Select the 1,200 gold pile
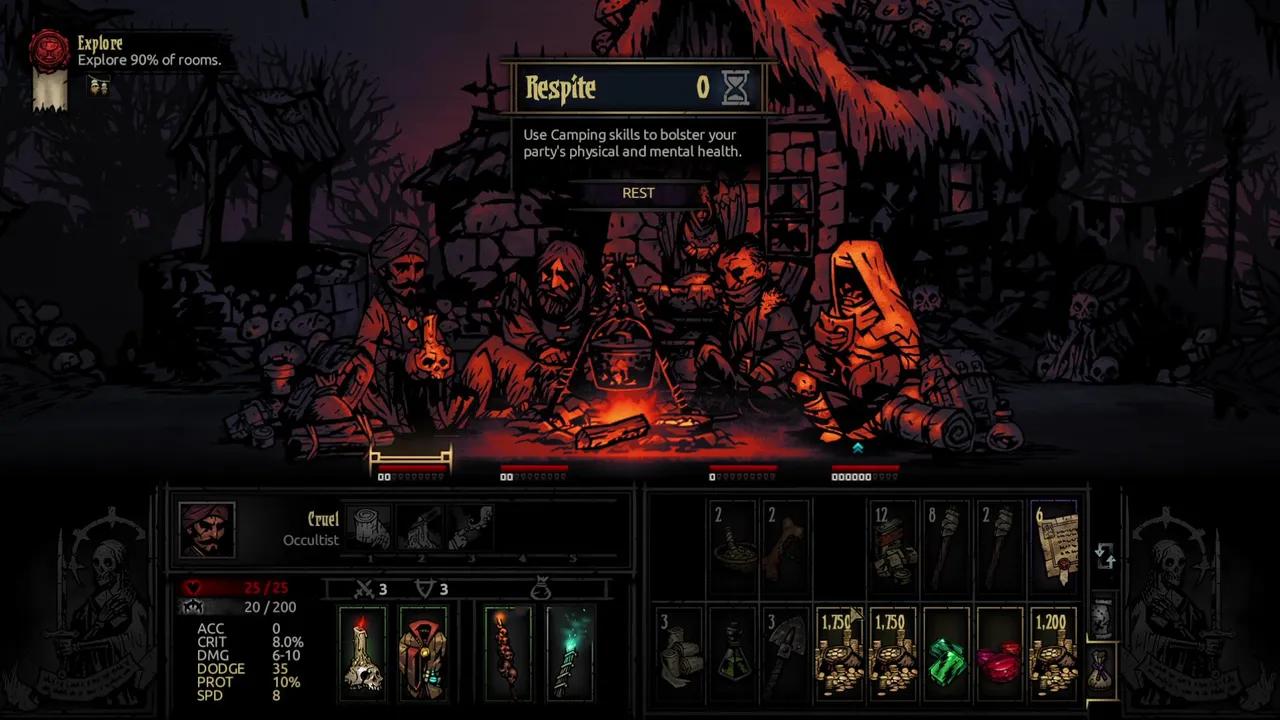 point(1054,655)
